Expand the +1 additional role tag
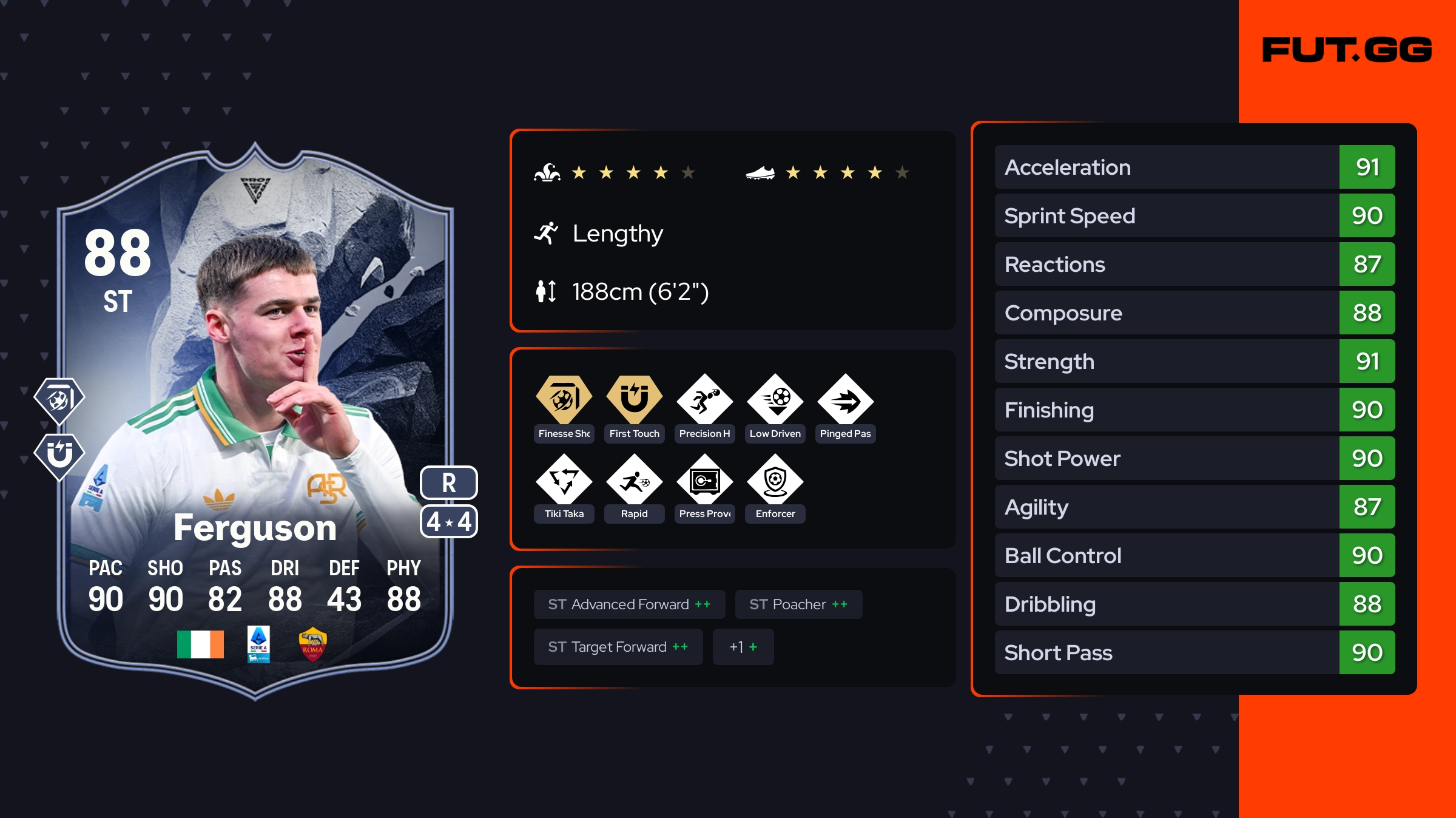Image resolution: width=1456 pixels, height=818 pixels. pos(743,647)
